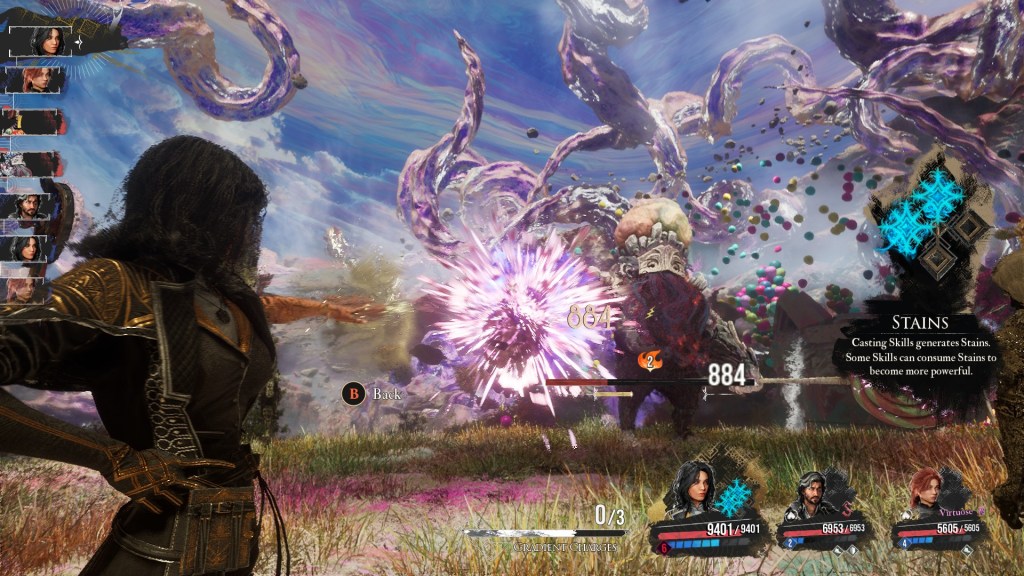Click the burn status icon above the enemy bar

[x=649, y=360]
